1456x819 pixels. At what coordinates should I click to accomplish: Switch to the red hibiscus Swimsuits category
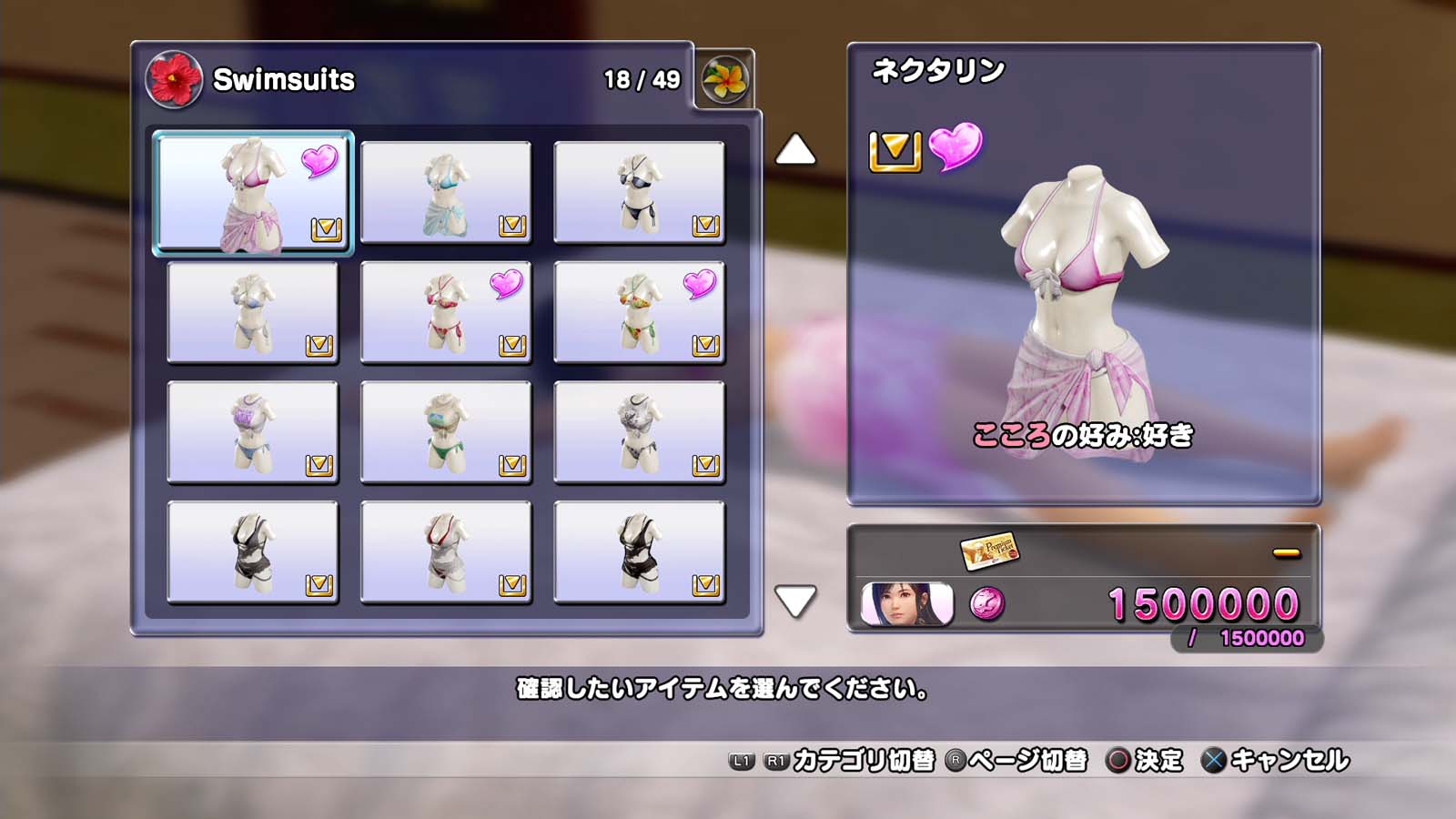(174, 79)
